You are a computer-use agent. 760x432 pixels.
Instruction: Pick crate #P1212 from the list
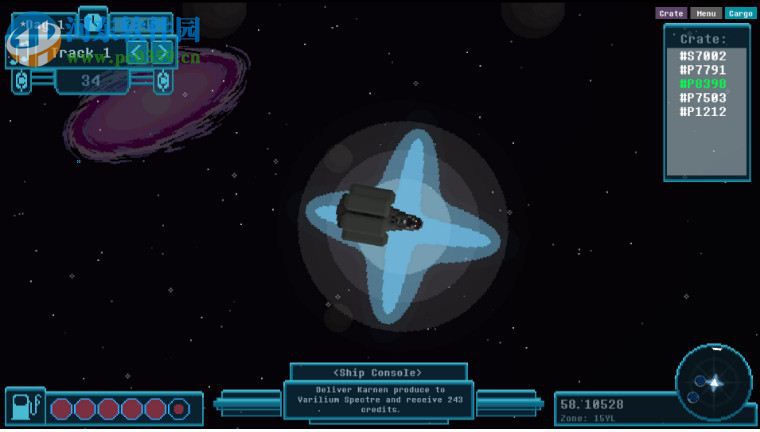(703, 112)
